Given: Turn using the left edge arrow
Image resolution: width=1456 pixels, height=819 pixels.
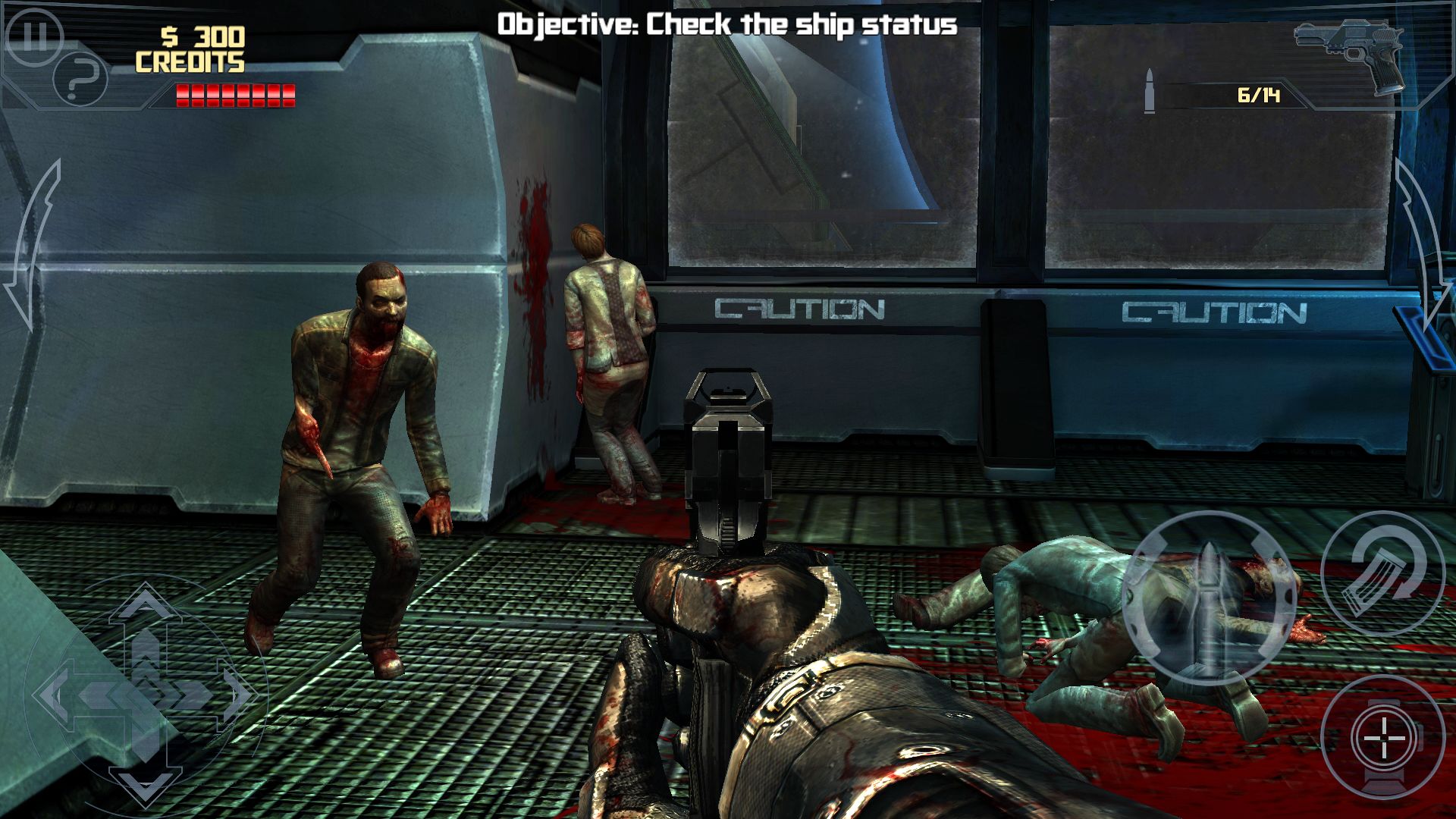Looking at the screenshot, I should [x=32, y=246].
